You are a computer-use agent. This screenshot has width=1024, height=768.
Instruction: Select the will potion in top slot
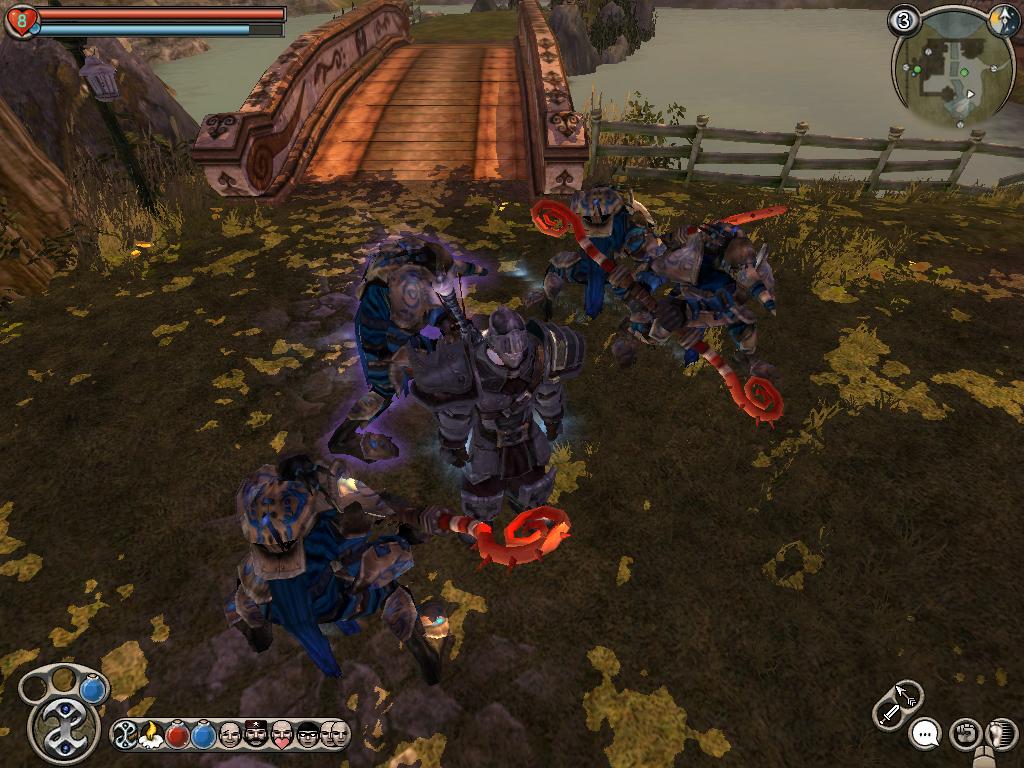93,689
